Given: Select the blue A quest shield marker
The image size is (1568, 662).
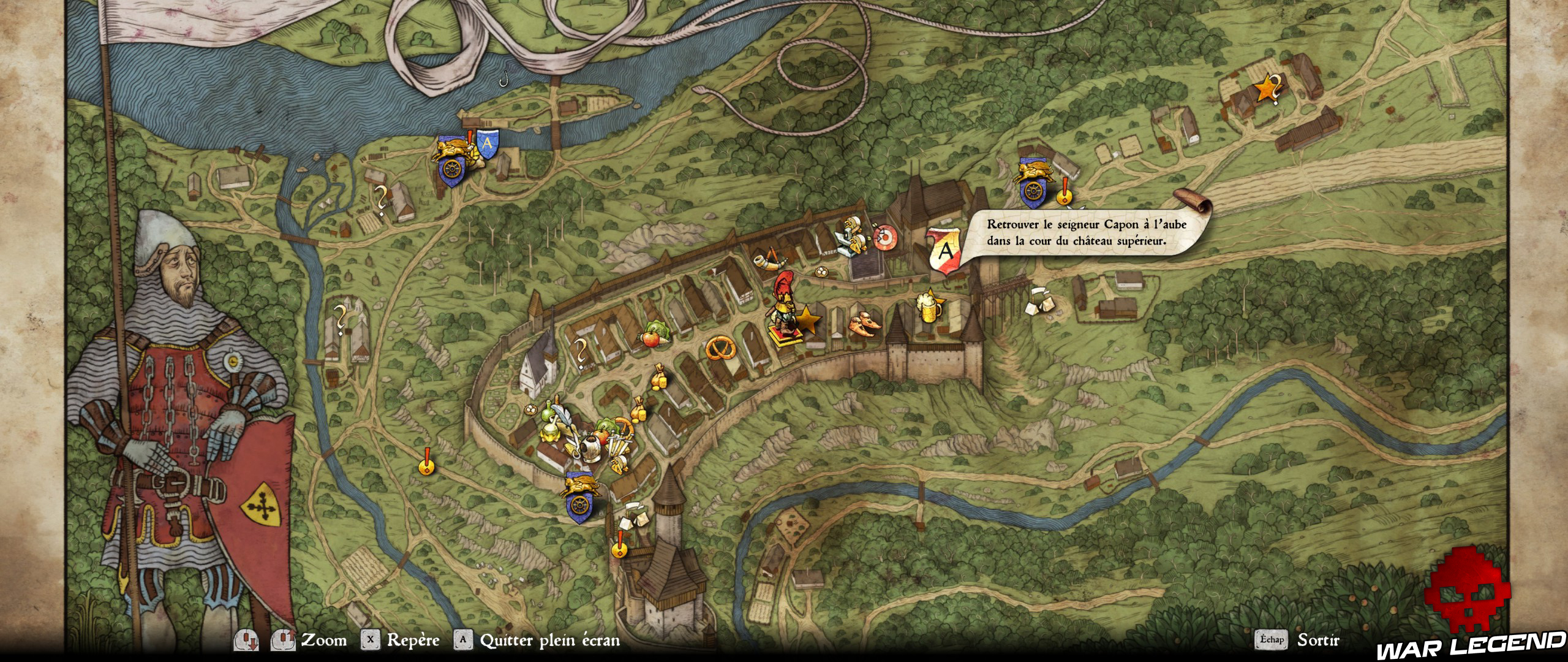Looking at the screenshot, I should point(488,144).
